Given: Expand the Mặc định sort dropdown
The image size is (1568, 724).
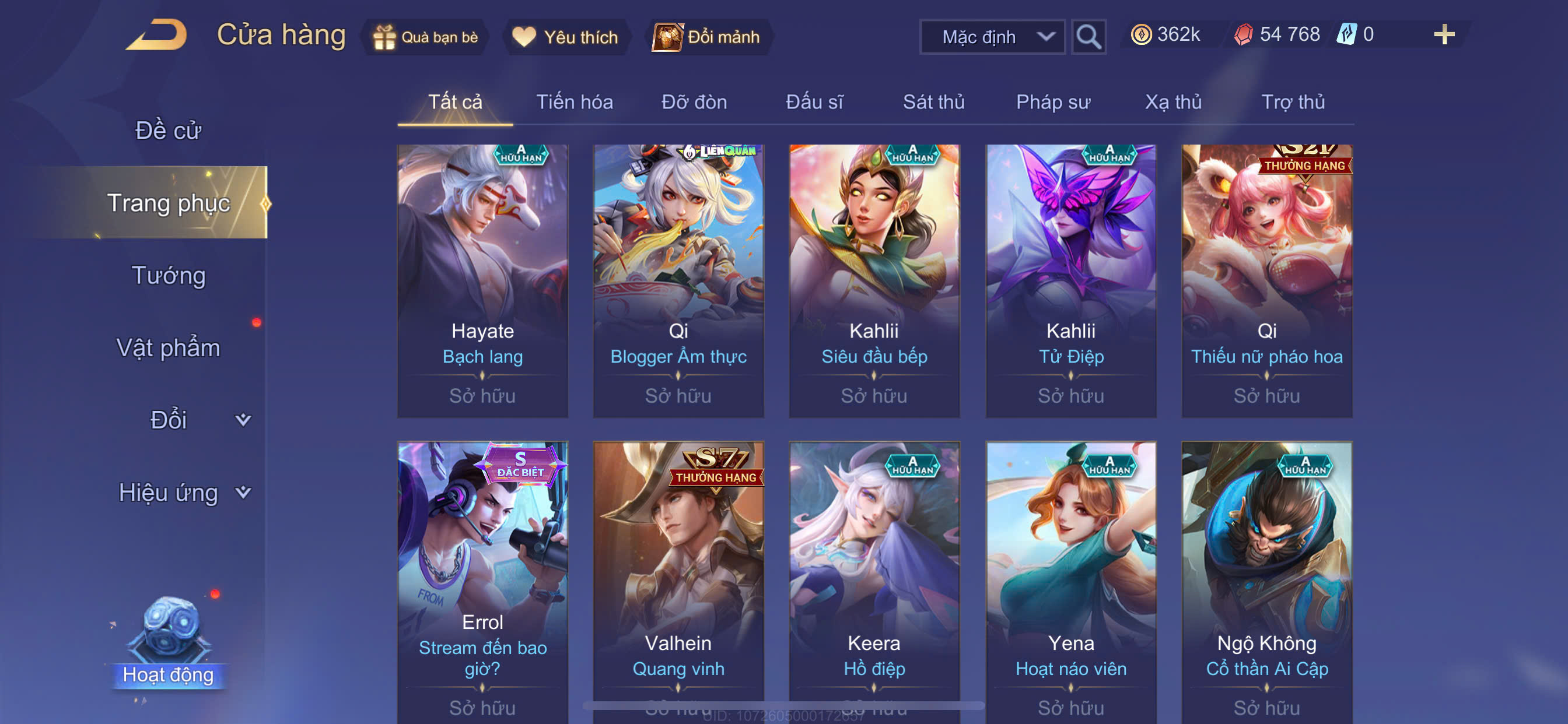Looking at the screenshot, I should point(992,37).
